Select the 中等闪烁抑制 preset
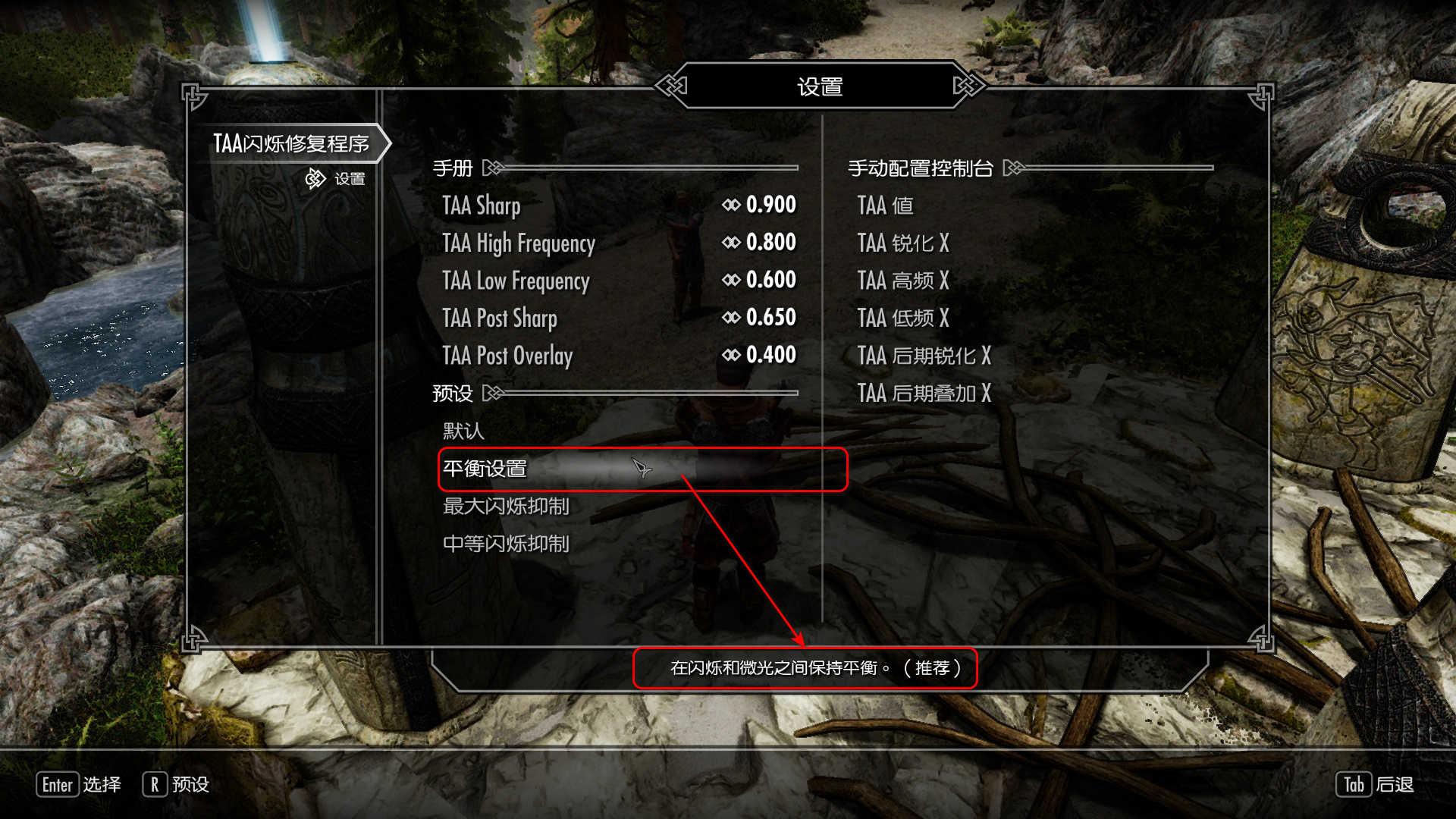This screenshot has width=1456, height=819. click(506, 544)
